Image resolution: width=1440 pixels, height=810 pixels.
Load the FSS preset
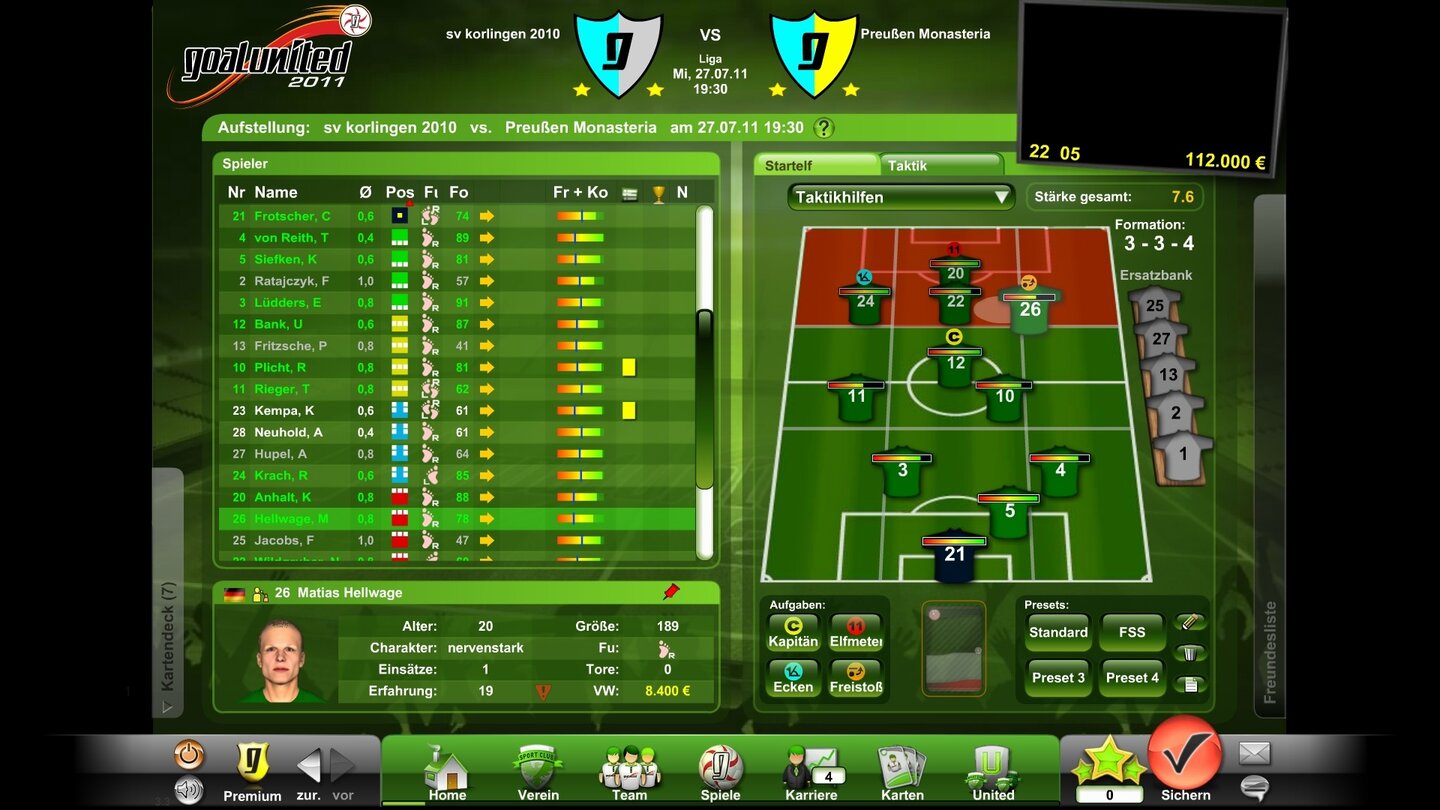pos(1131,632)
